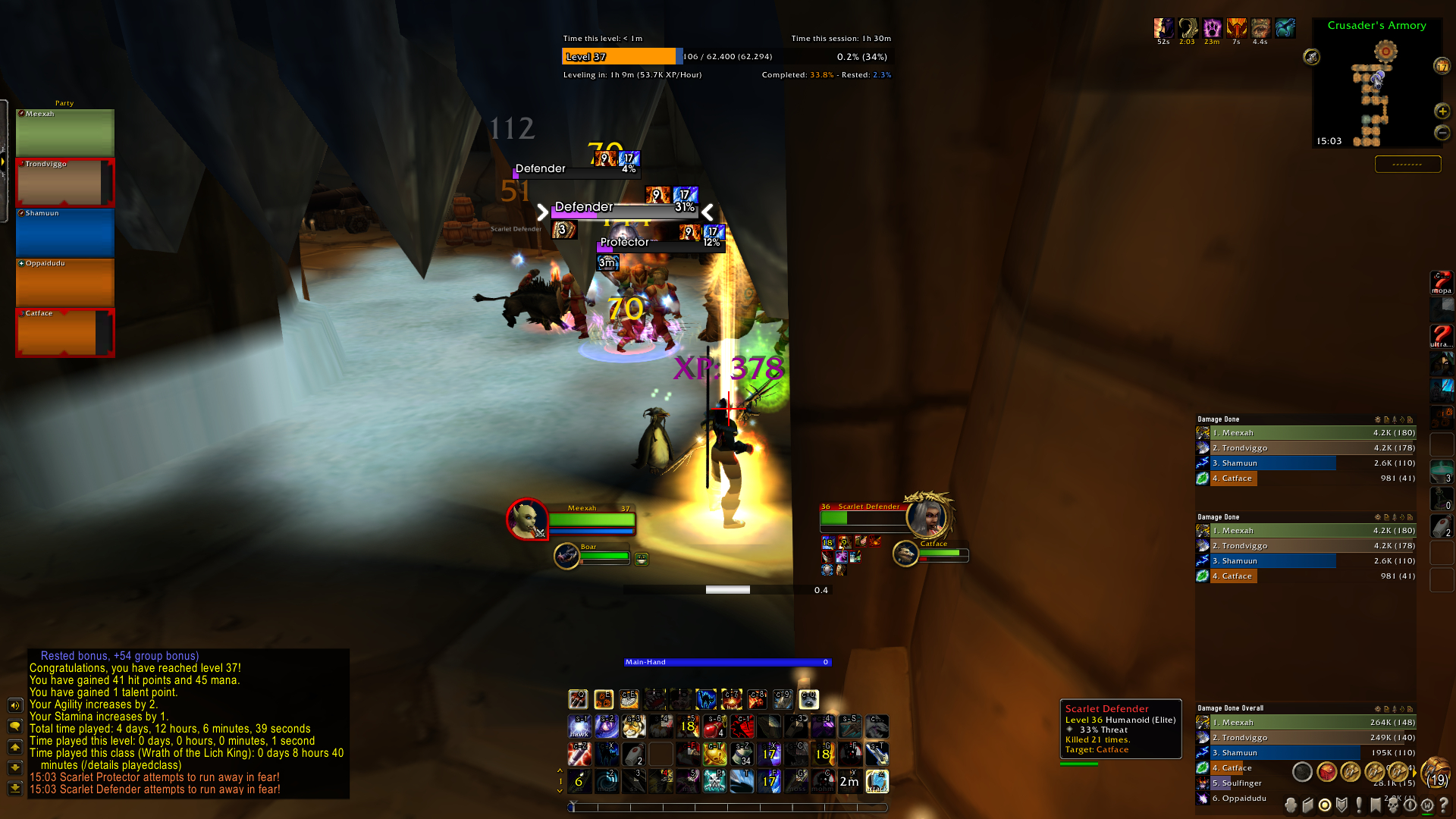Viewport: 1456px width, 819px height.
Task: Open the Help question mark micro button
Action: coord(1443,805)
